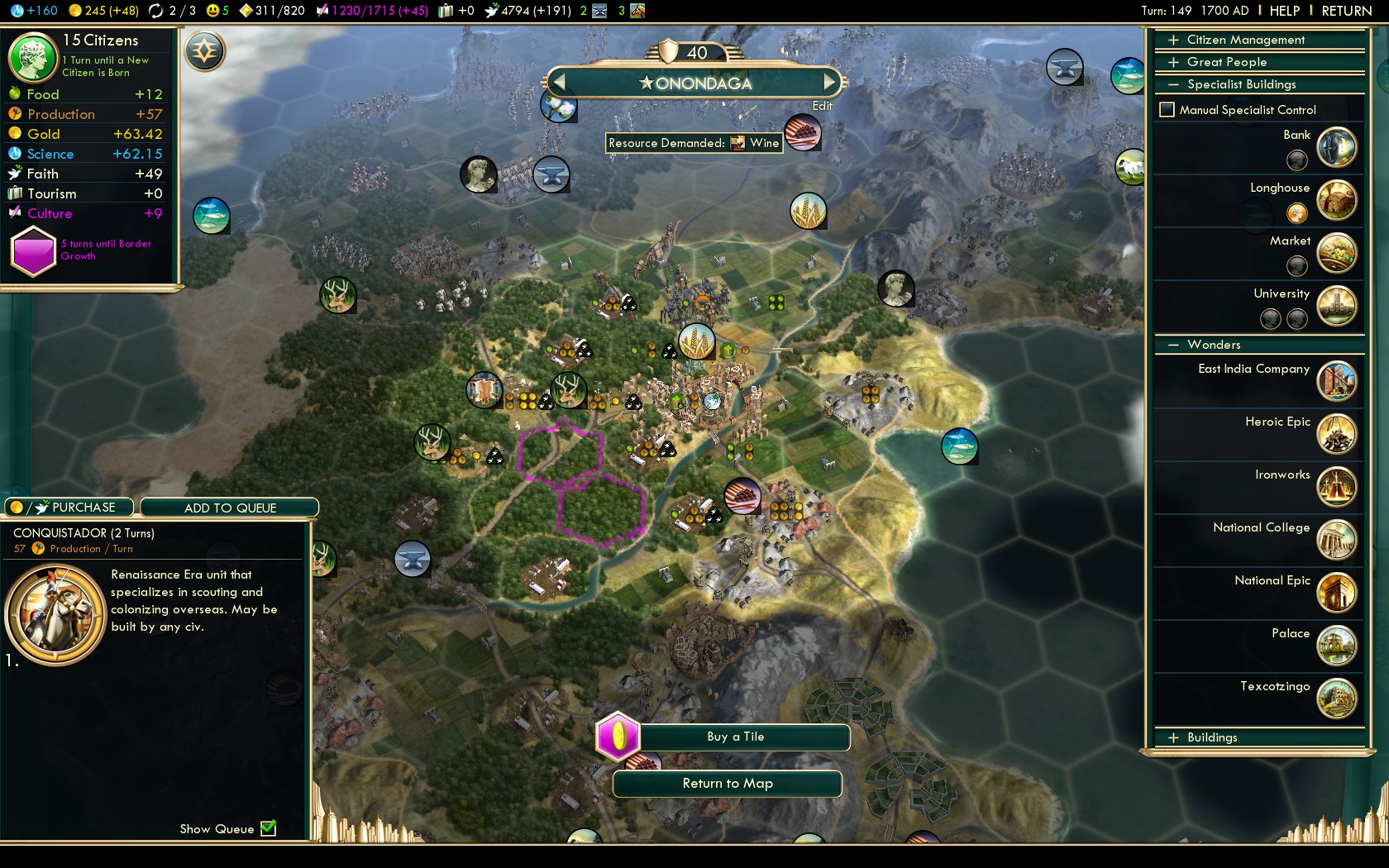Click the Bank specialist slot
The height and width of the screenshot is (868, 1389).
[x=1297, y=160]
